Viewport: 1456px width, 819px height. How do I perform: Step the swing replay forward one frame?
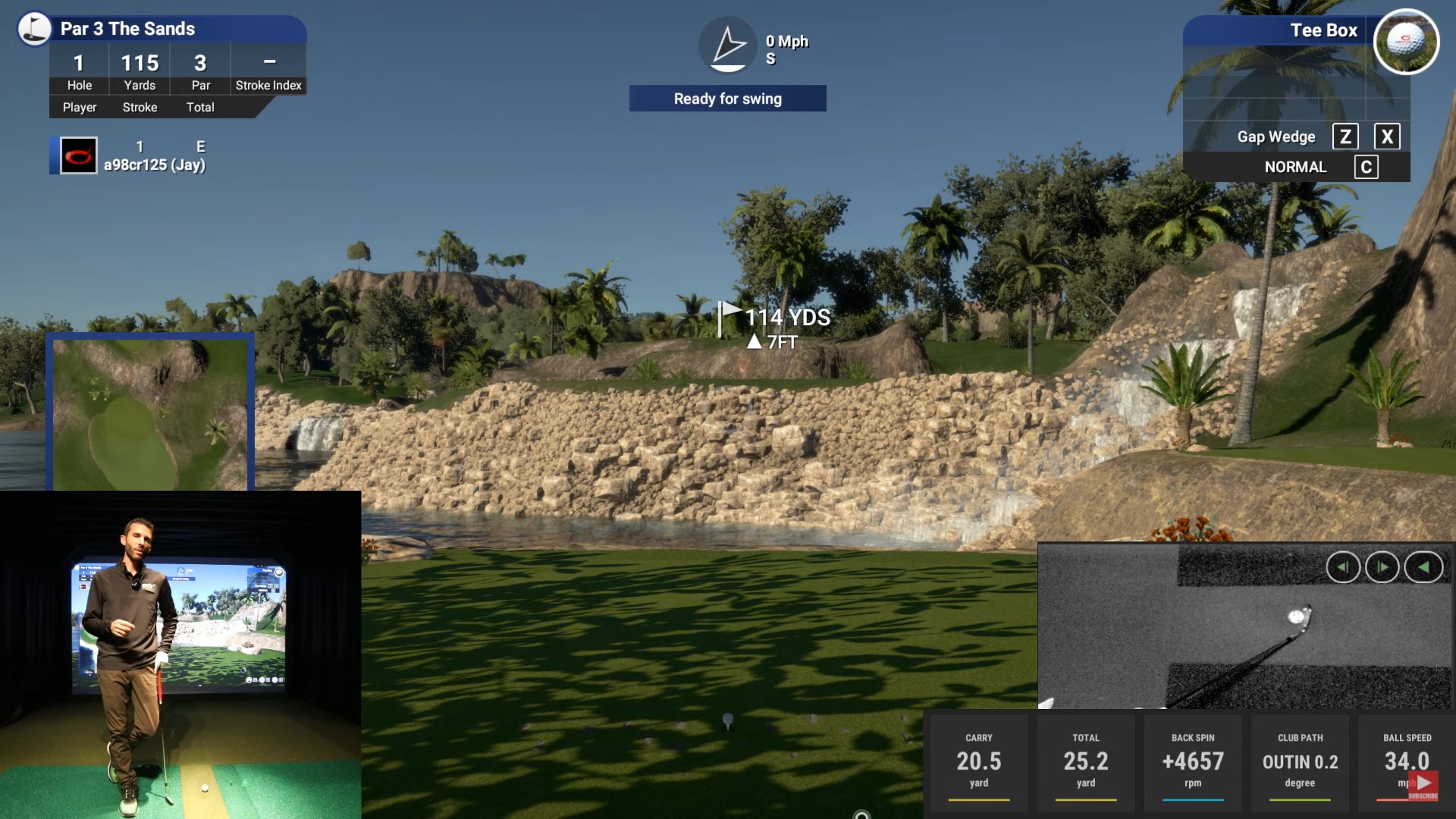point(1382,567)
